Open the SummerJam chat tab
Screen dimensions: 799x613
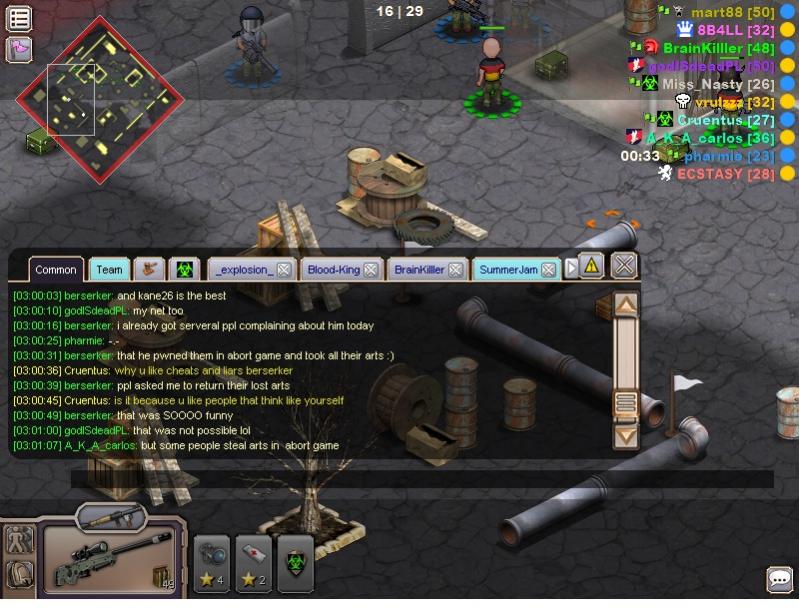[508, 270]
